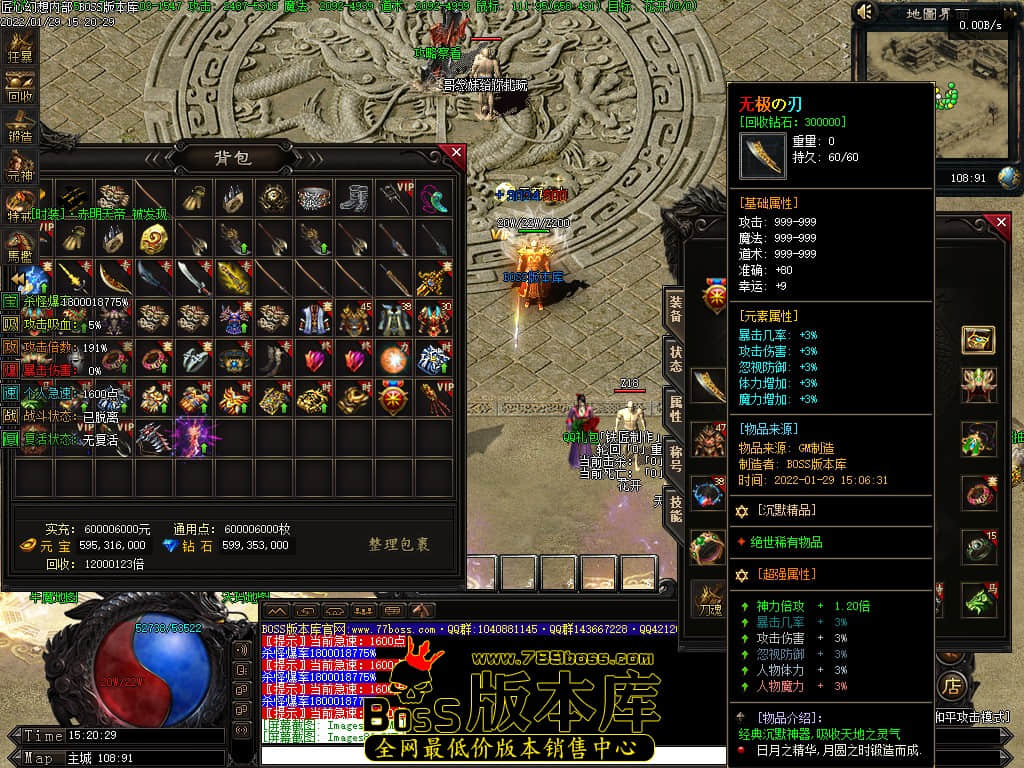Select the golden treasure chest equipment slot
The image size is (1024, 768).
(978, 340)
